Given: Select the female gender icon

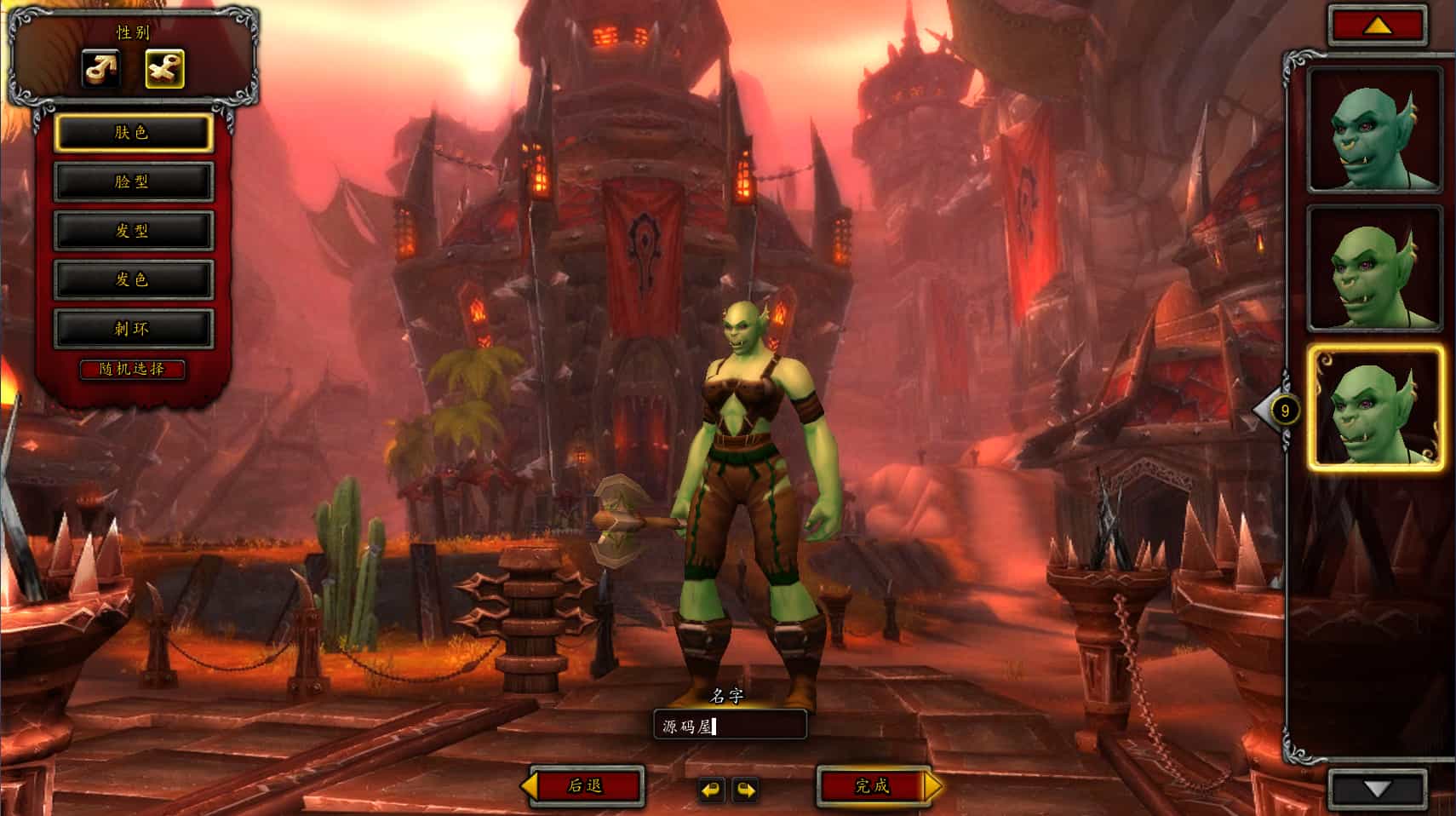Looking at the screenshot, I should coord(164,69).
